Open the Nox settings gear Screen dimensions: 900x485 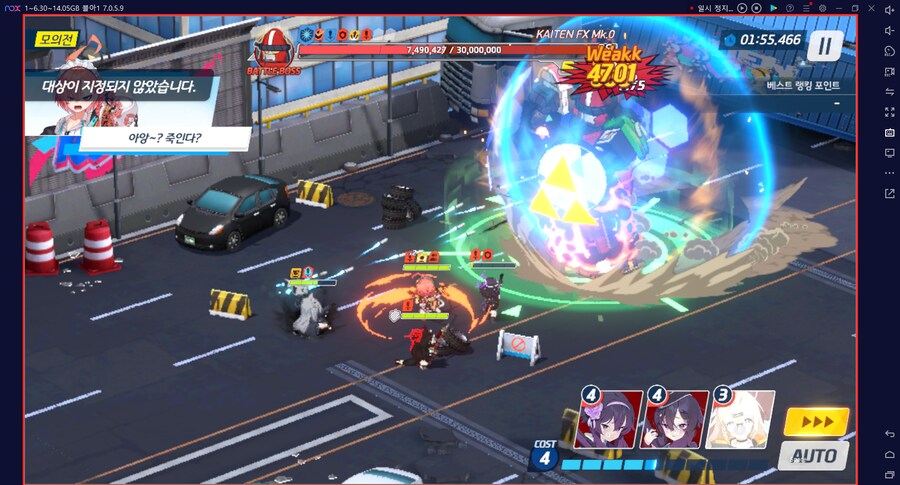822,8
